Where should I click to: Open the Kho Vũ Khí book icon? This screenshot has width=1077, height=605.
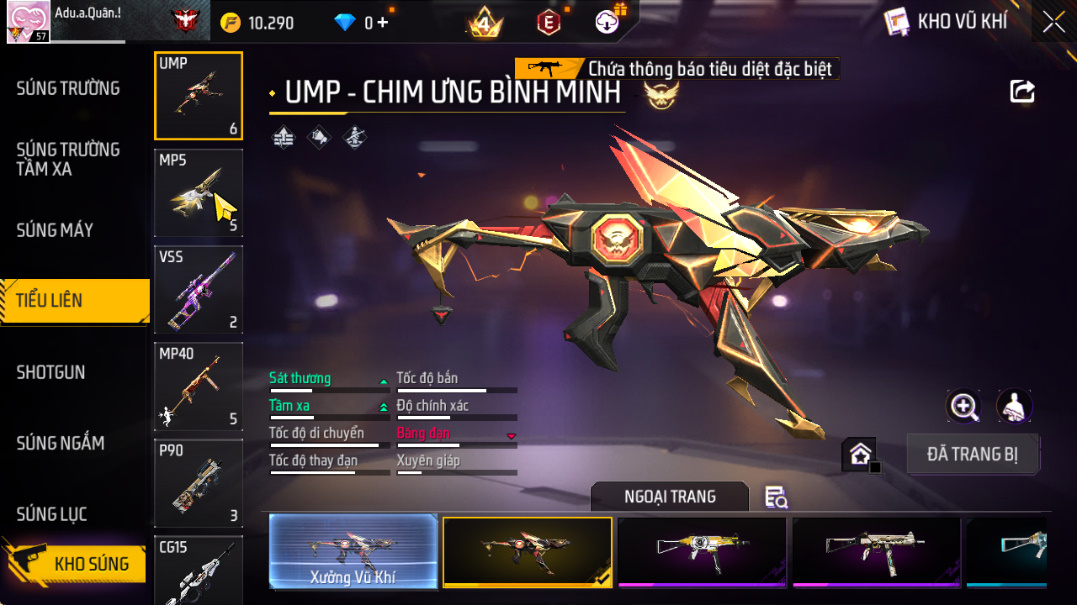click(898, 22)
